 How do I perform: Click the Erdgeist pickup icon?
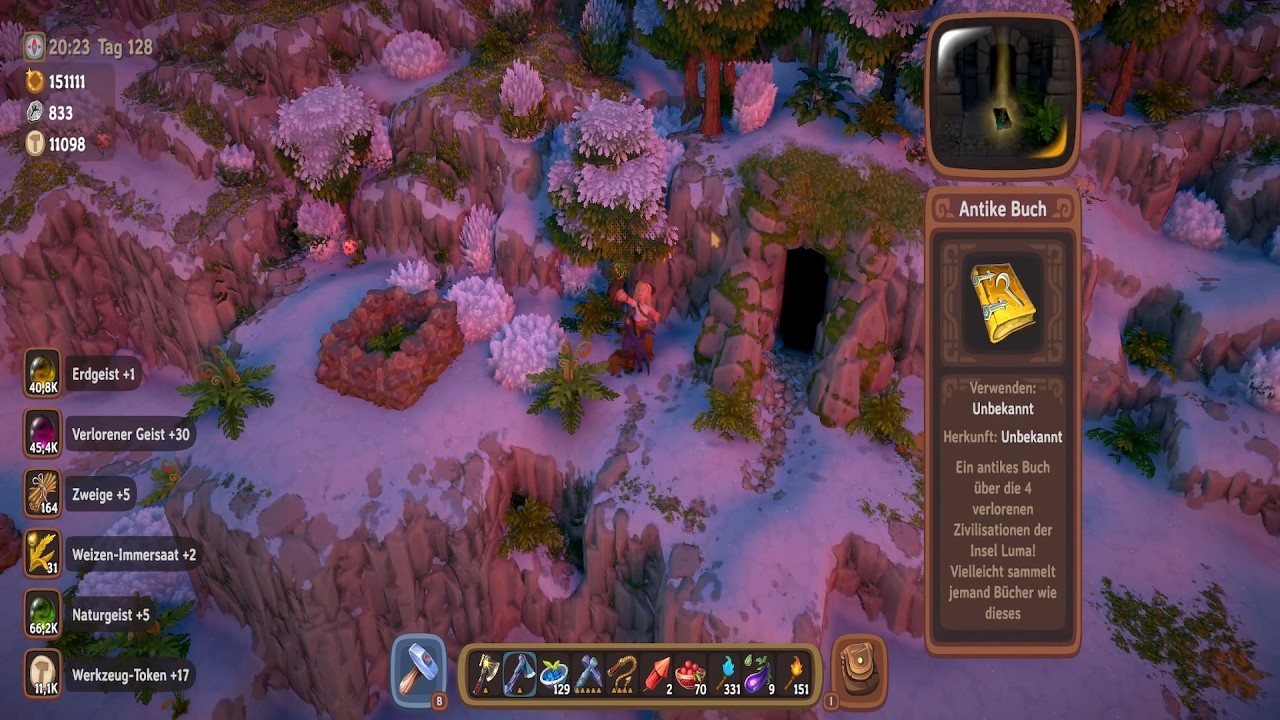[x=43, y=374]
